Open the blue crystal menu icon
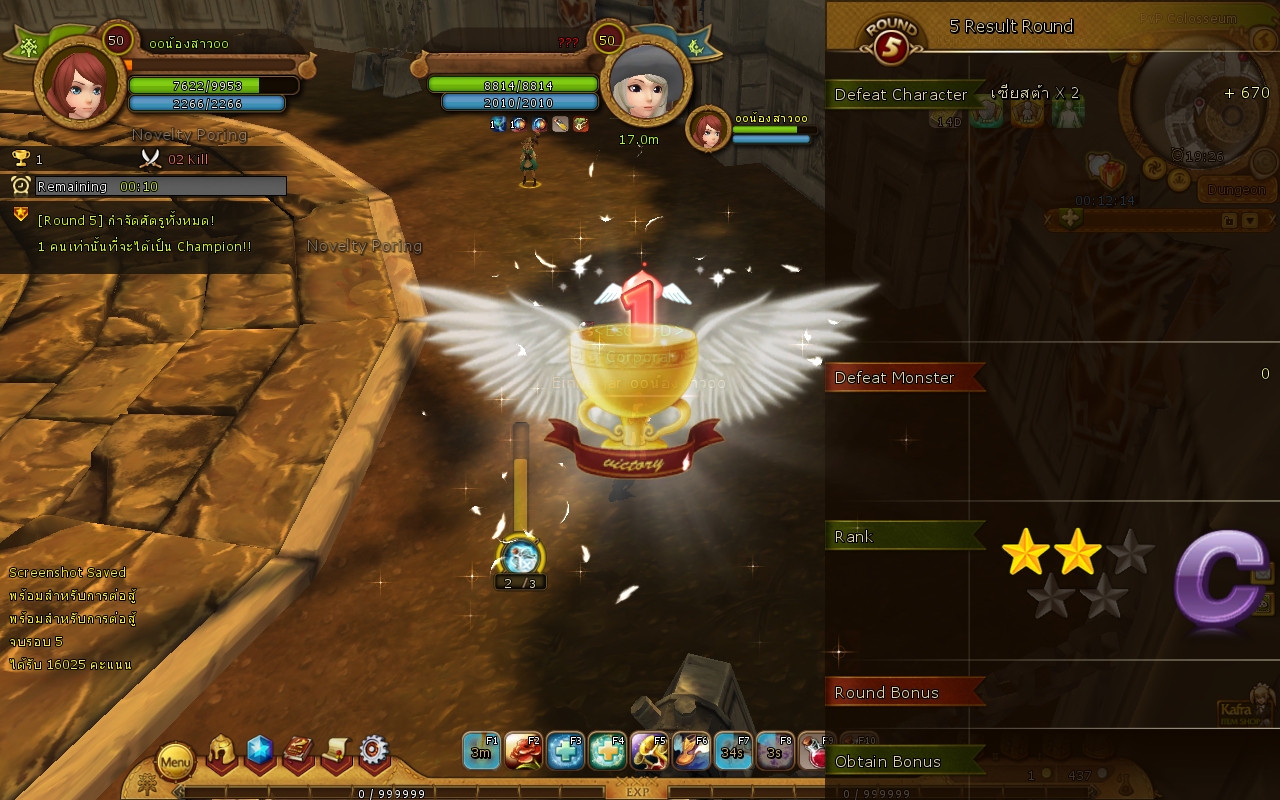This screenshot has height=800, width=1280. (x=260, y=751)
